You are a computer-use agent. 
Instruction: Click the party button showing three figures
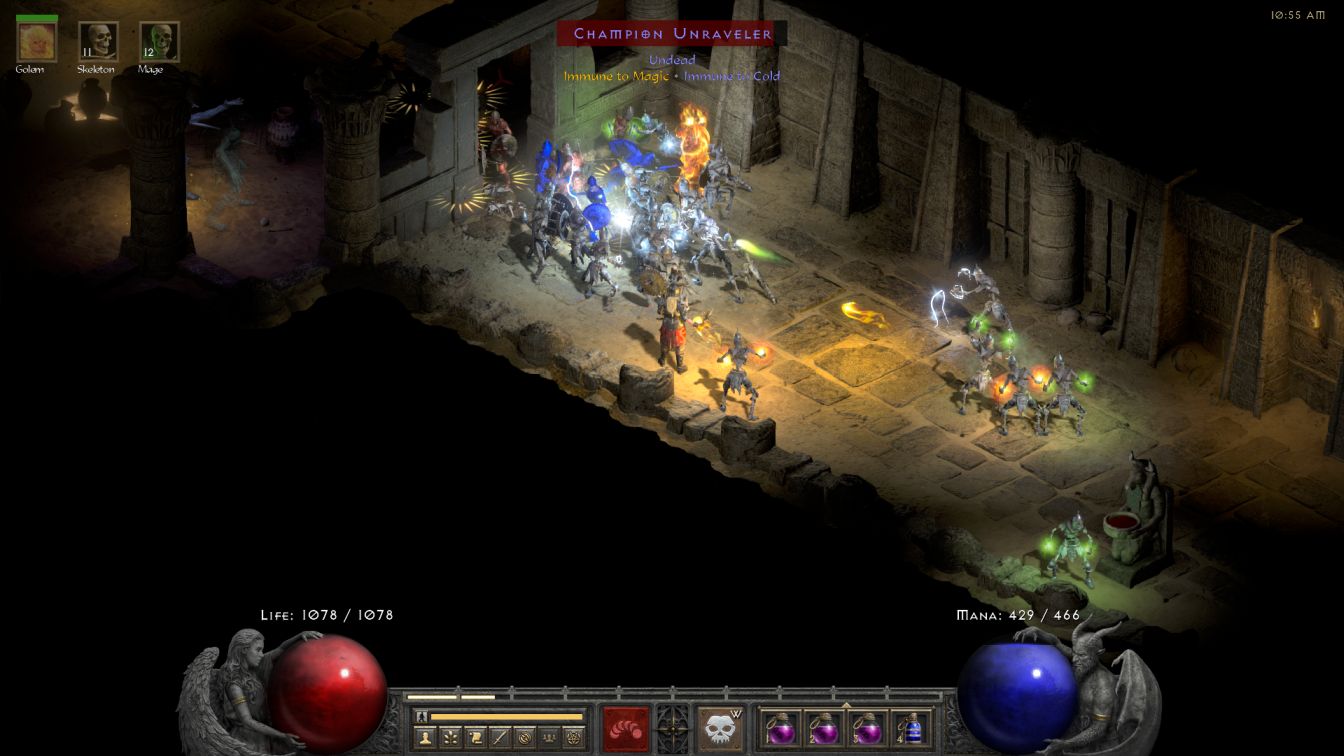point(549,739)
